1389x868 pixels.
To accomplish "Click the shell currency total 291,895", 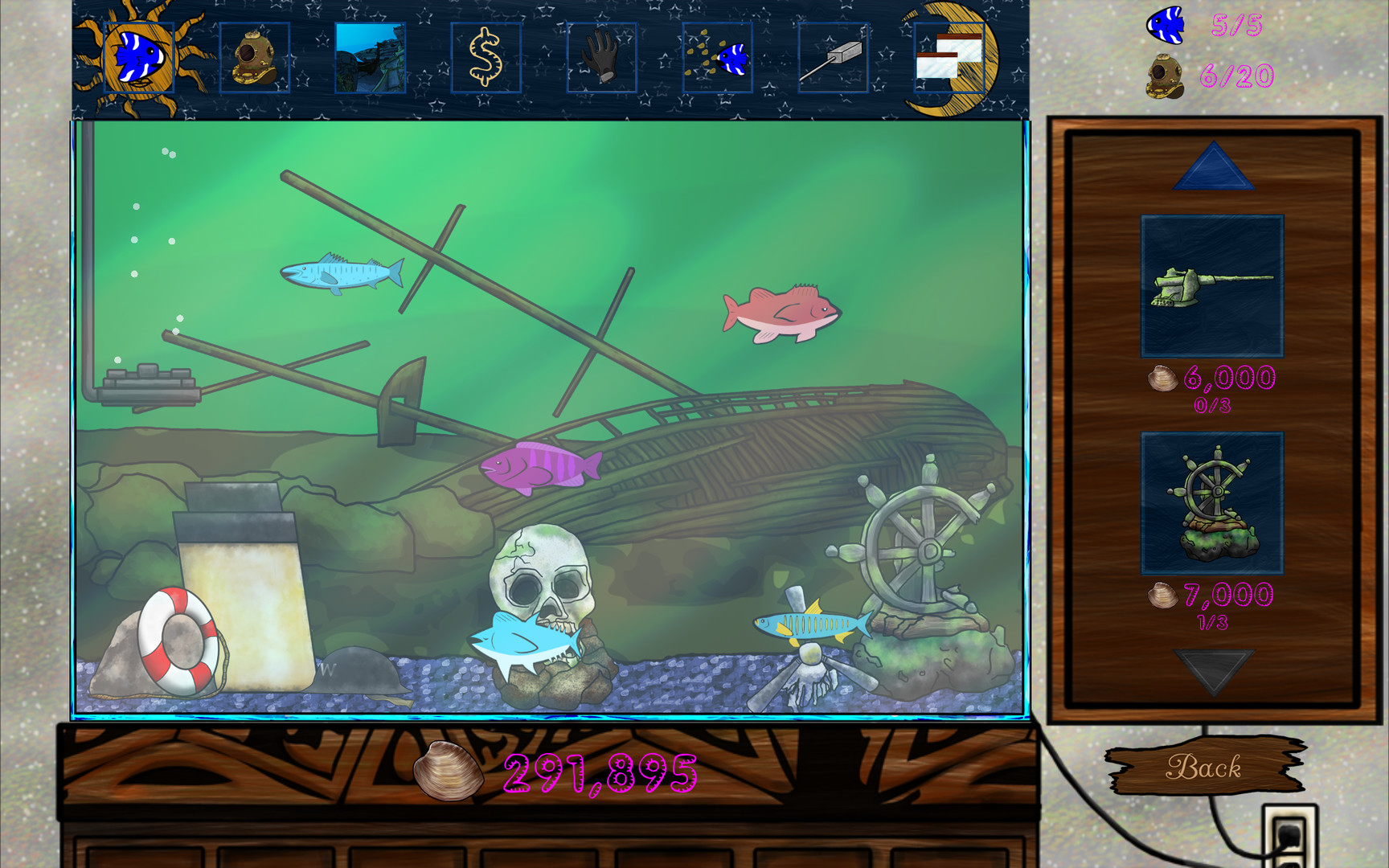I will (595, 774).
